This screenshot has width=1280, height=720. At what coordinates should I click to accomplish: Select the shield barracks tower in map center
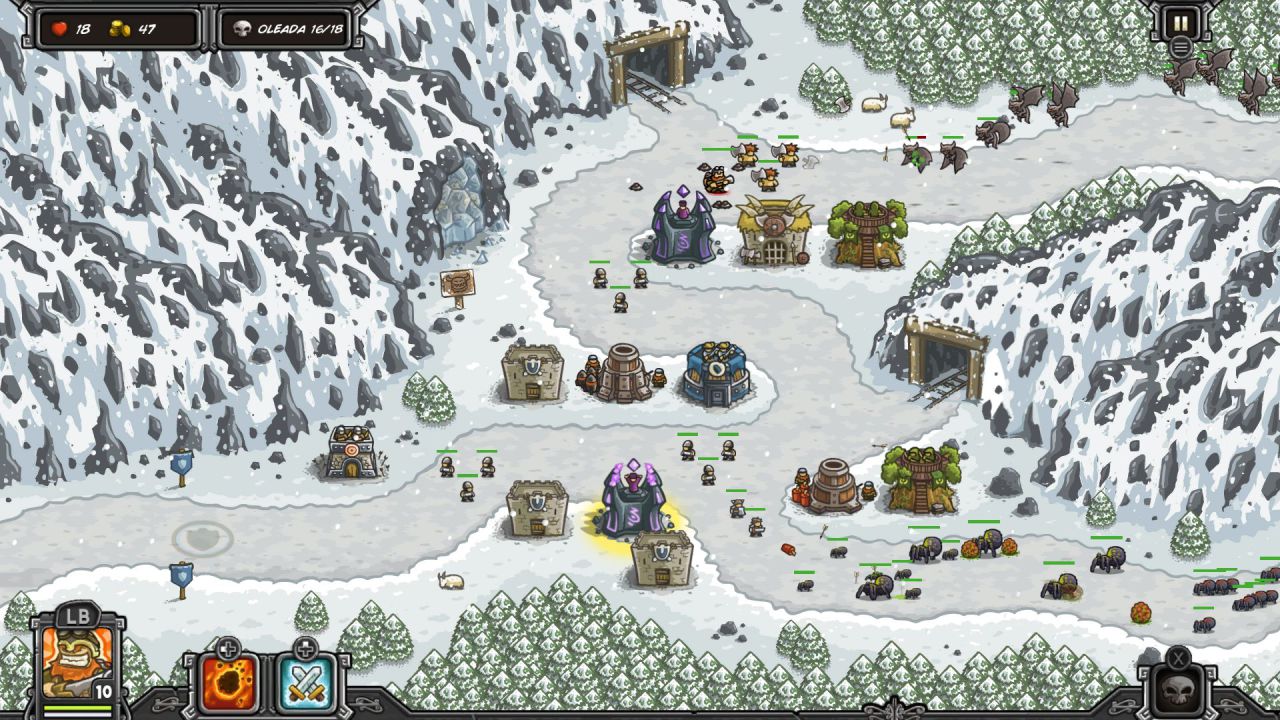pos(533,373)
